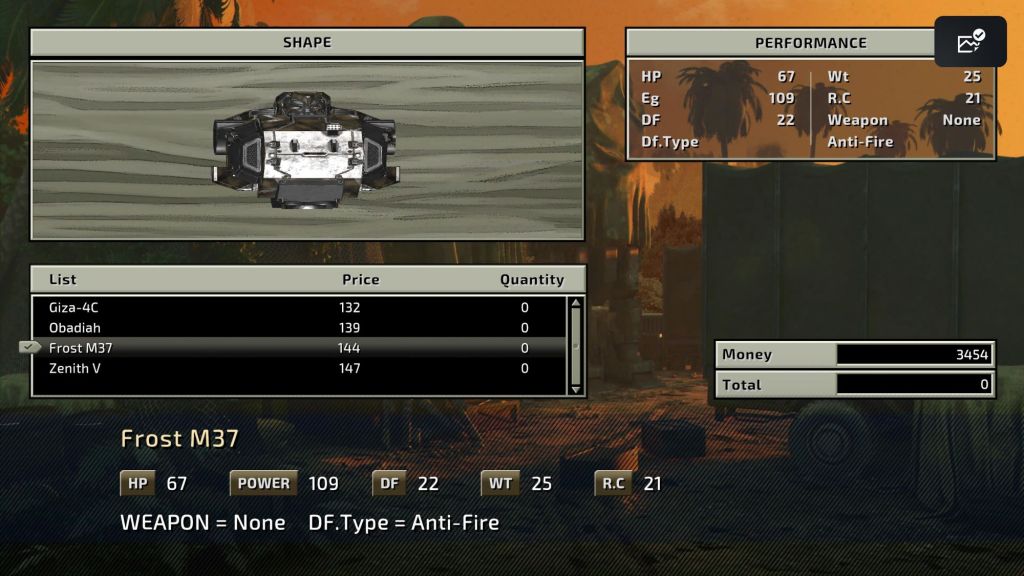Open the chart overlay icon button
Image resolution: width=1024 pixels, height=576 pixels.
click(970, 42)
